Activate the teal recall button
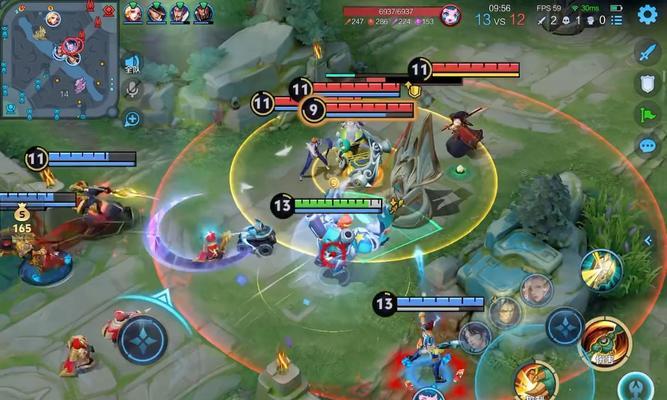 636,386
